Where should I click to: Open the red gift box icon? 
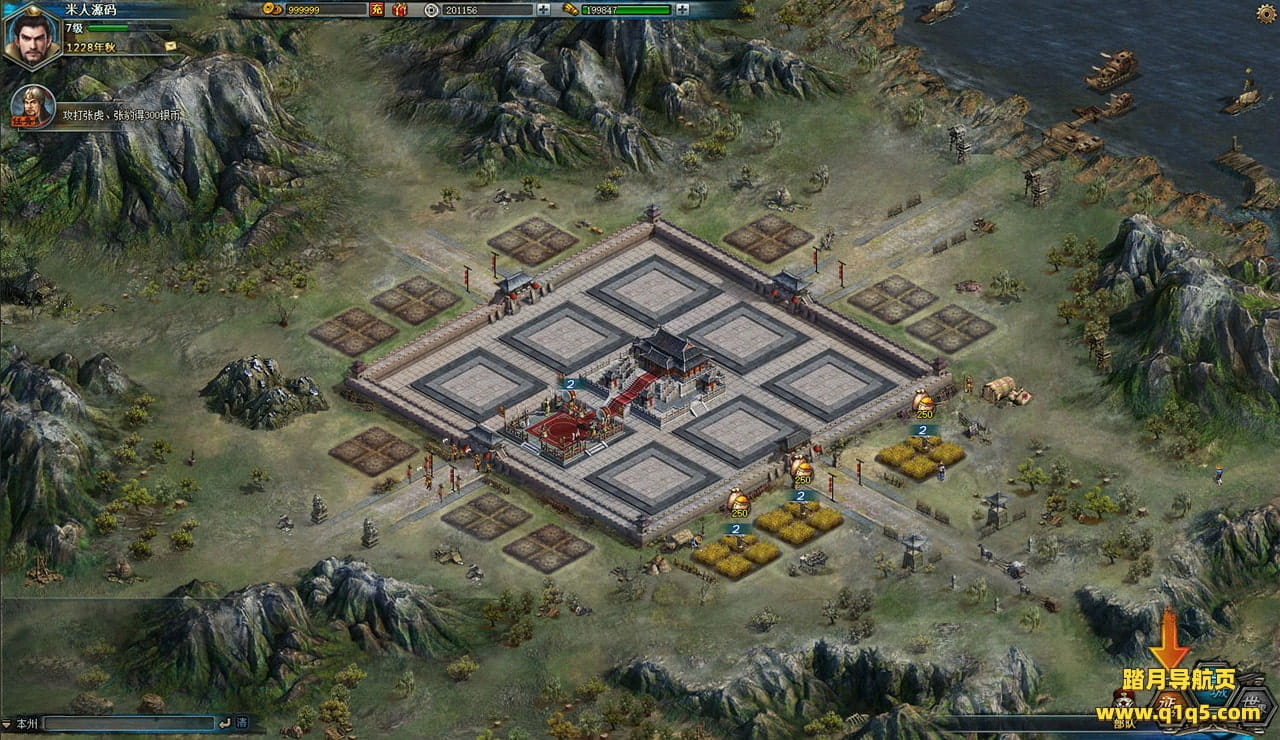[x=399, y=10]
